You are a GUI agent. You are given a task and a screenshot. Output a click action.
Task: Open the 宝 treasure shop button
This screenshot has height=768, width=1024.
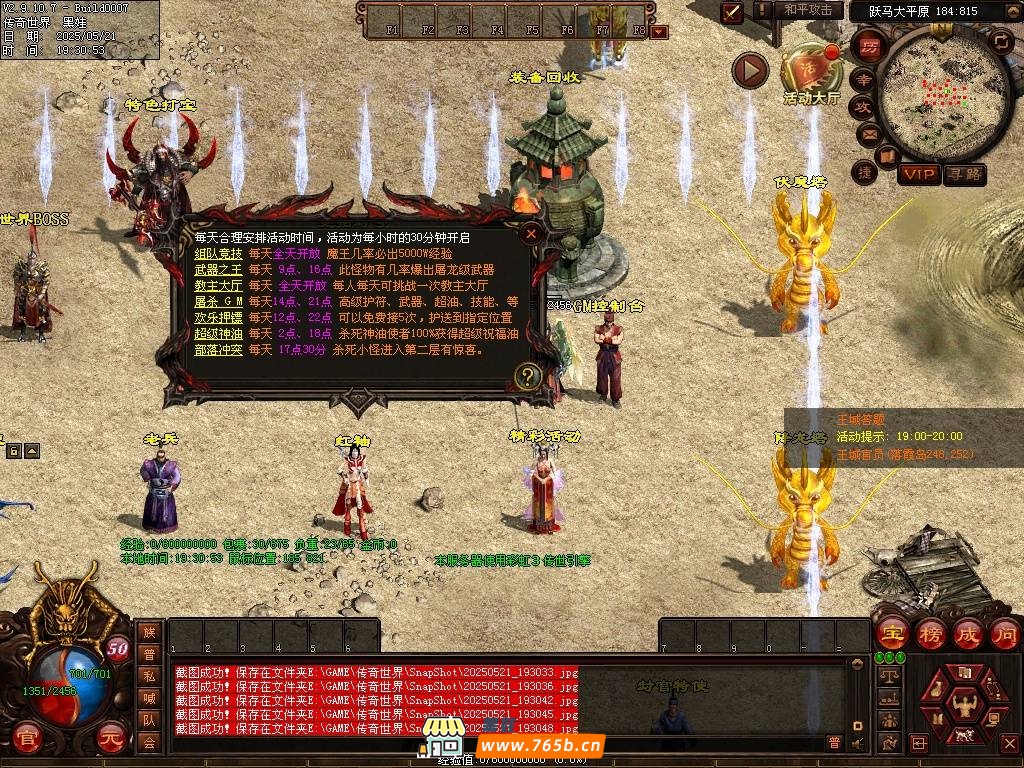(892, 633)
